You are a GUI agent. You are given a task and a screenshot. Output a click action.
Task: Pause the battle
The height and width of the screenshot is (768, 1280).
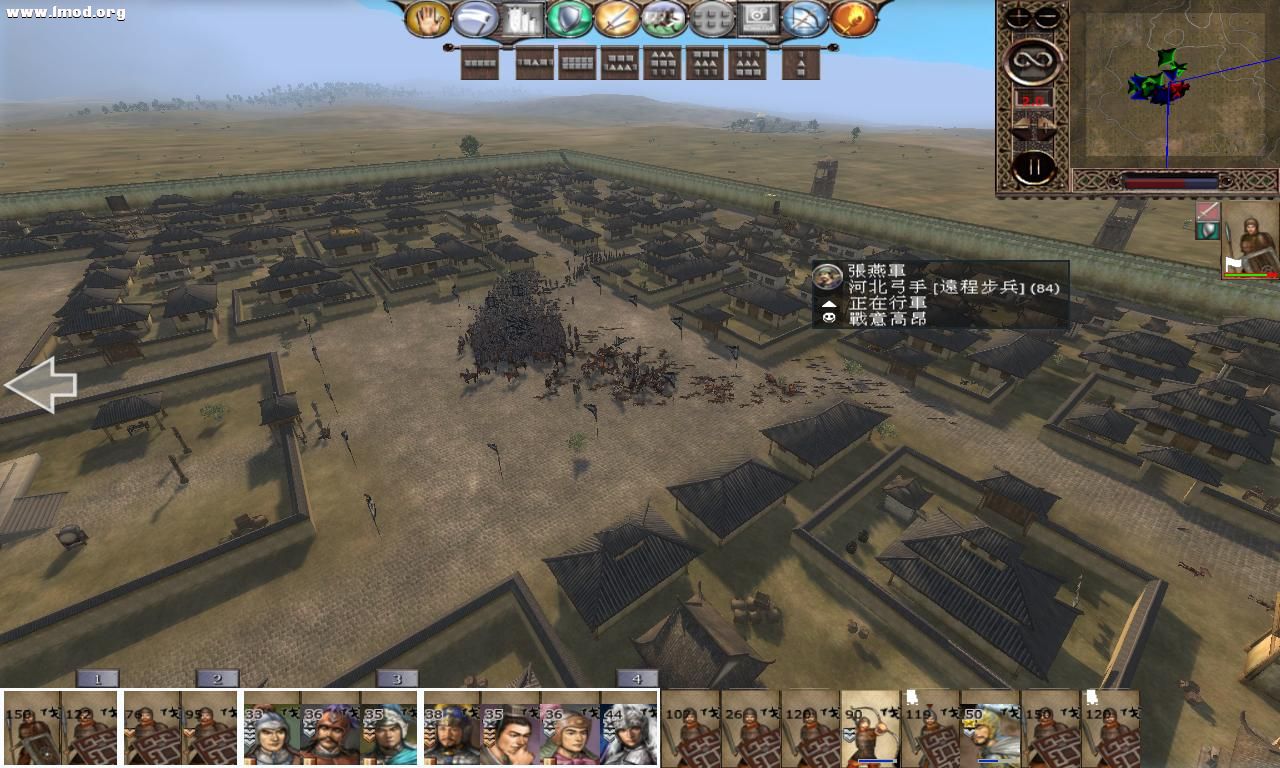point(1034,165)
